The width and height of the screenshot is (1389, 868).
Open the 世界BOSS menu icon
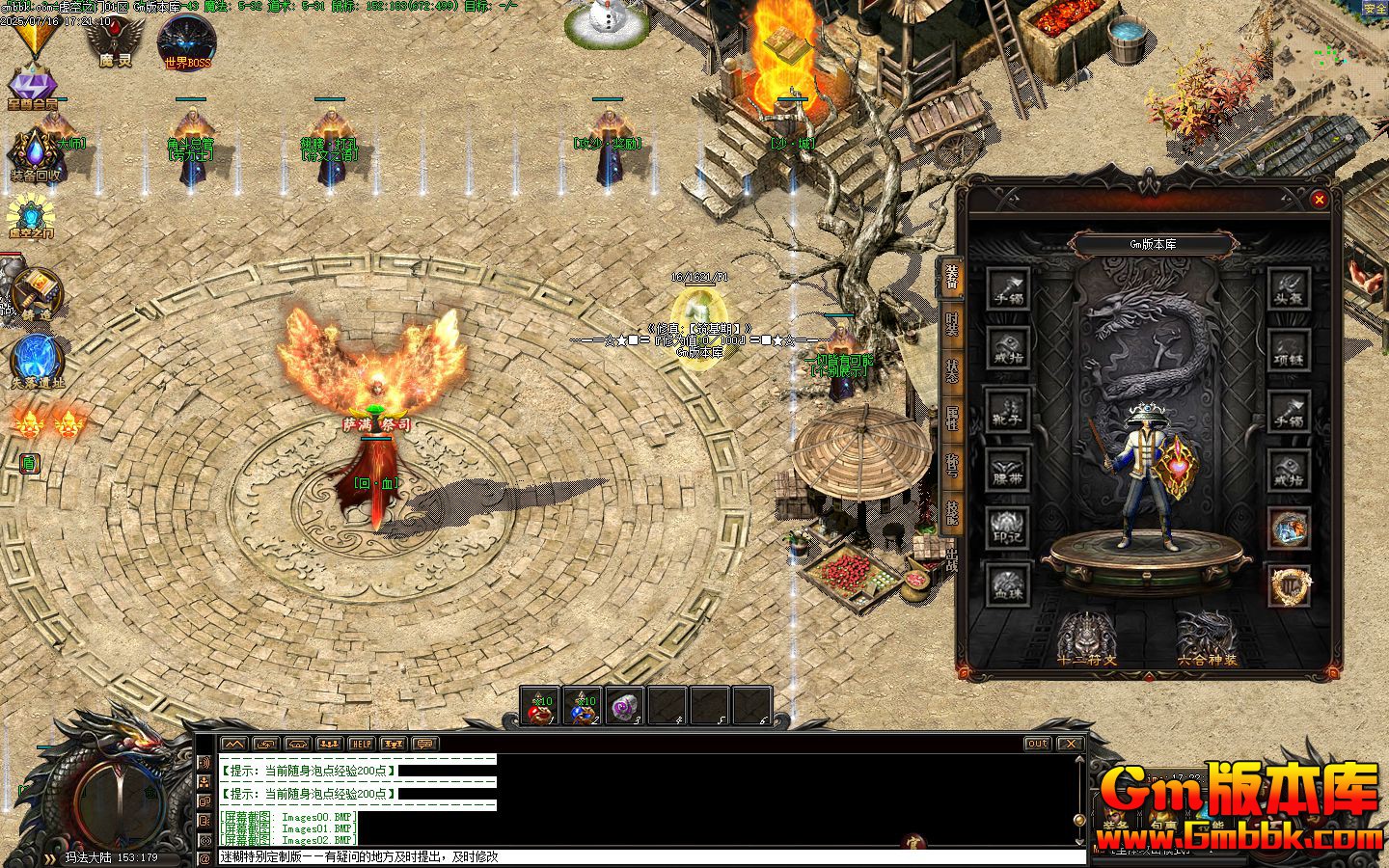pos(187,43)
